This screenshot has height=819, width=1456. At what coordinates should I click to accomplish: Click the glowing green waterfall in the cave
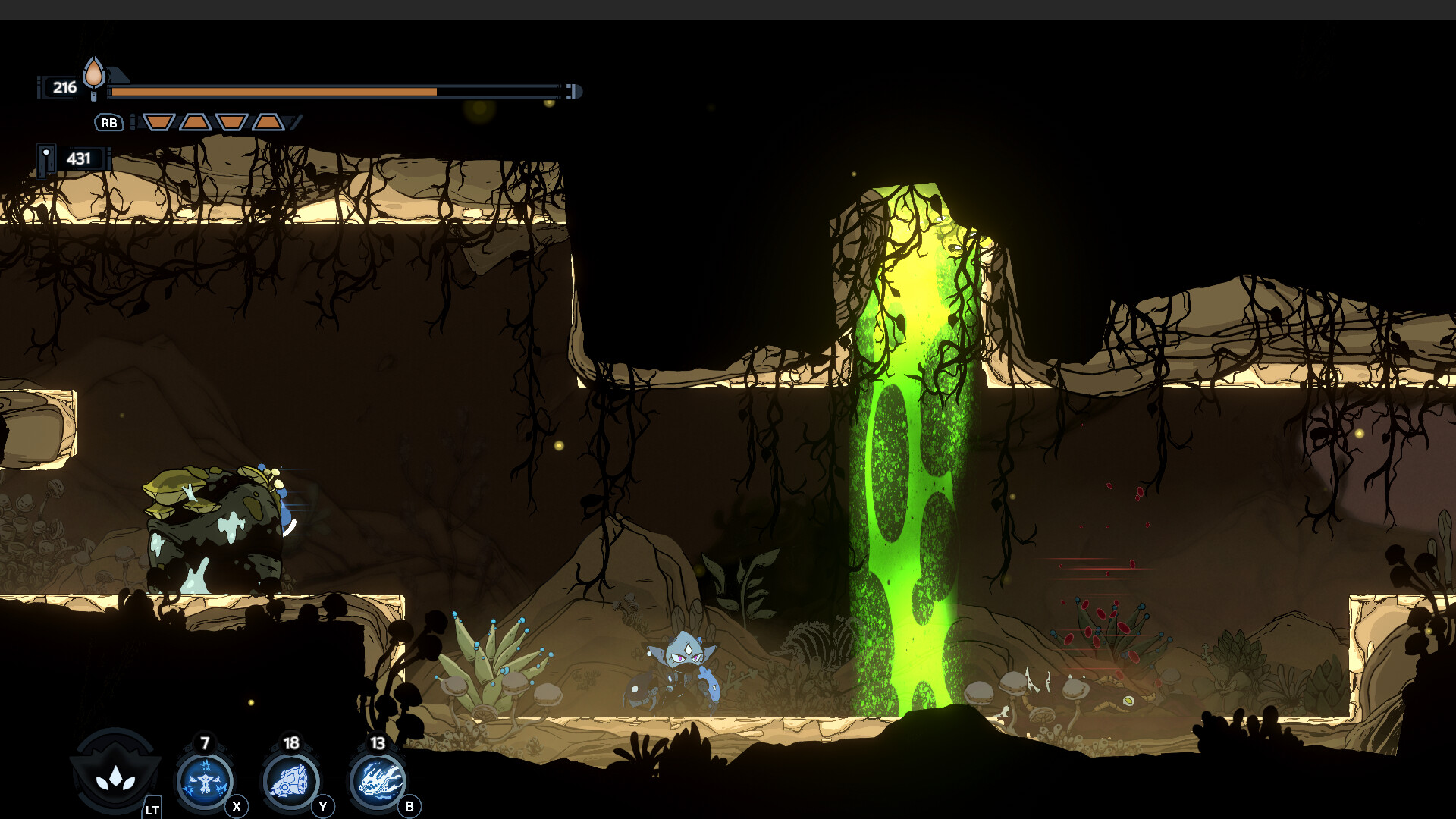(910, 455)
